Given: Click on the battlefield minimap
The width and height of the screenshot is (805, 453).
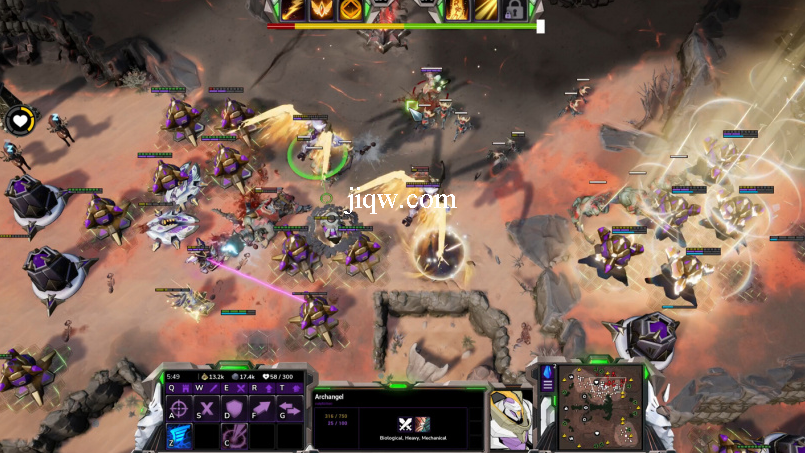Looking at the screenshot, I should (x=600, y=406).
